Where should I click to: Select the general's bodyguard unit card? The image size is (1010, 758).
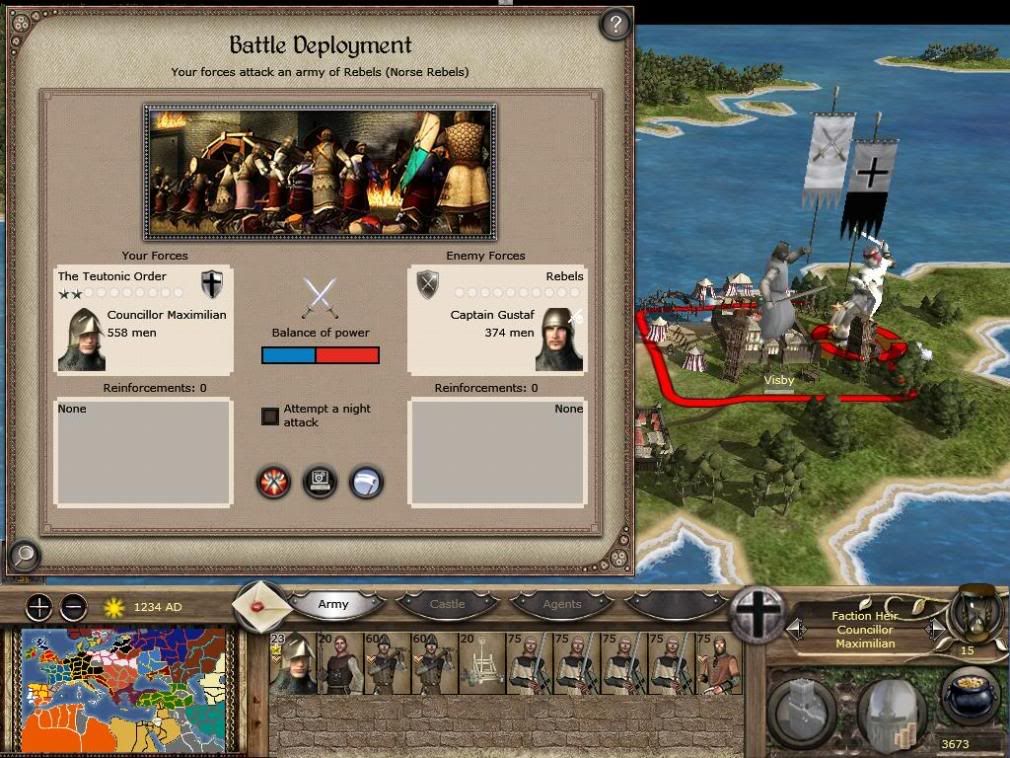[x=291, y=663]
